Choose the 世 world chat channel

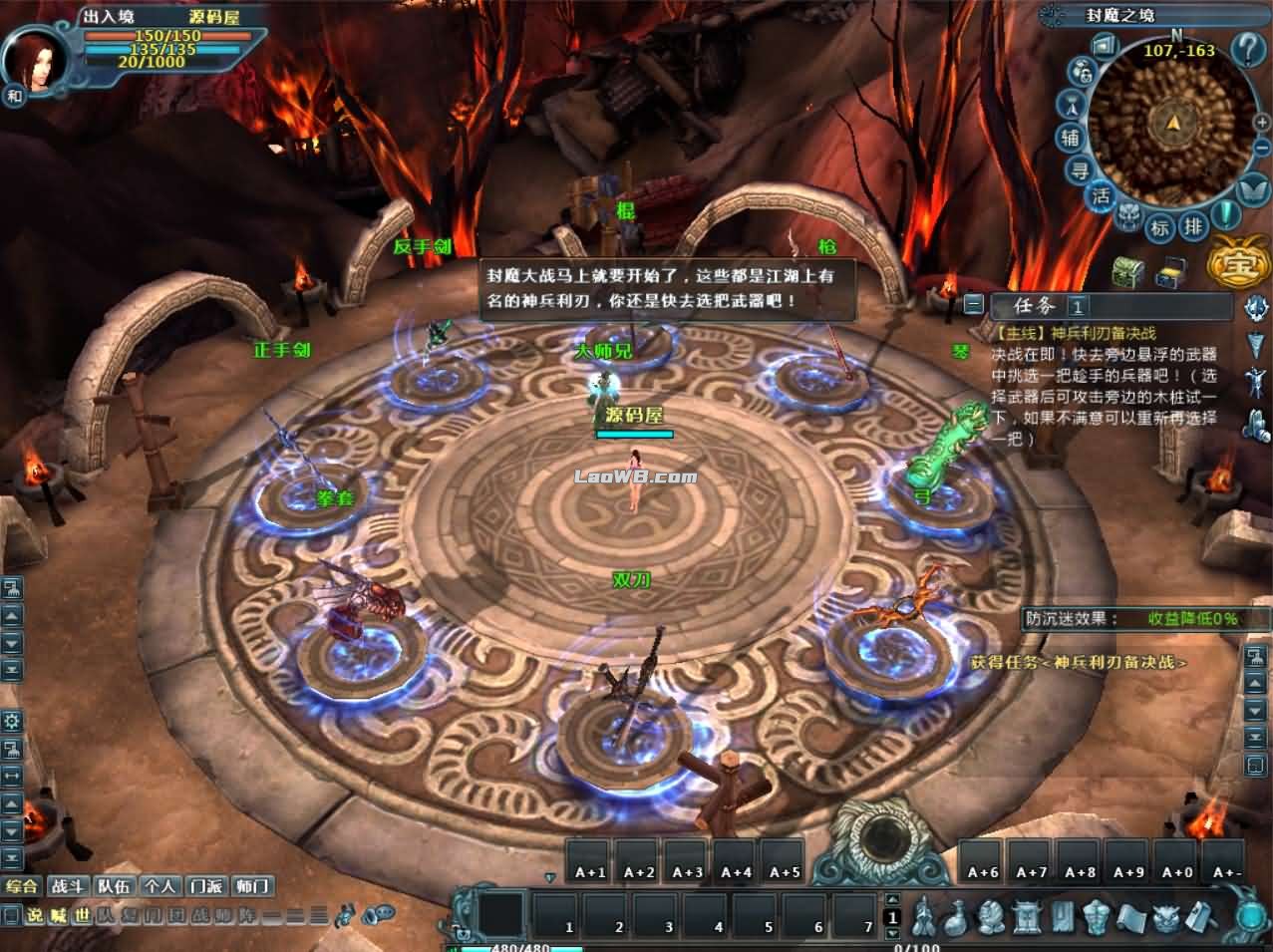pos(81,915)
